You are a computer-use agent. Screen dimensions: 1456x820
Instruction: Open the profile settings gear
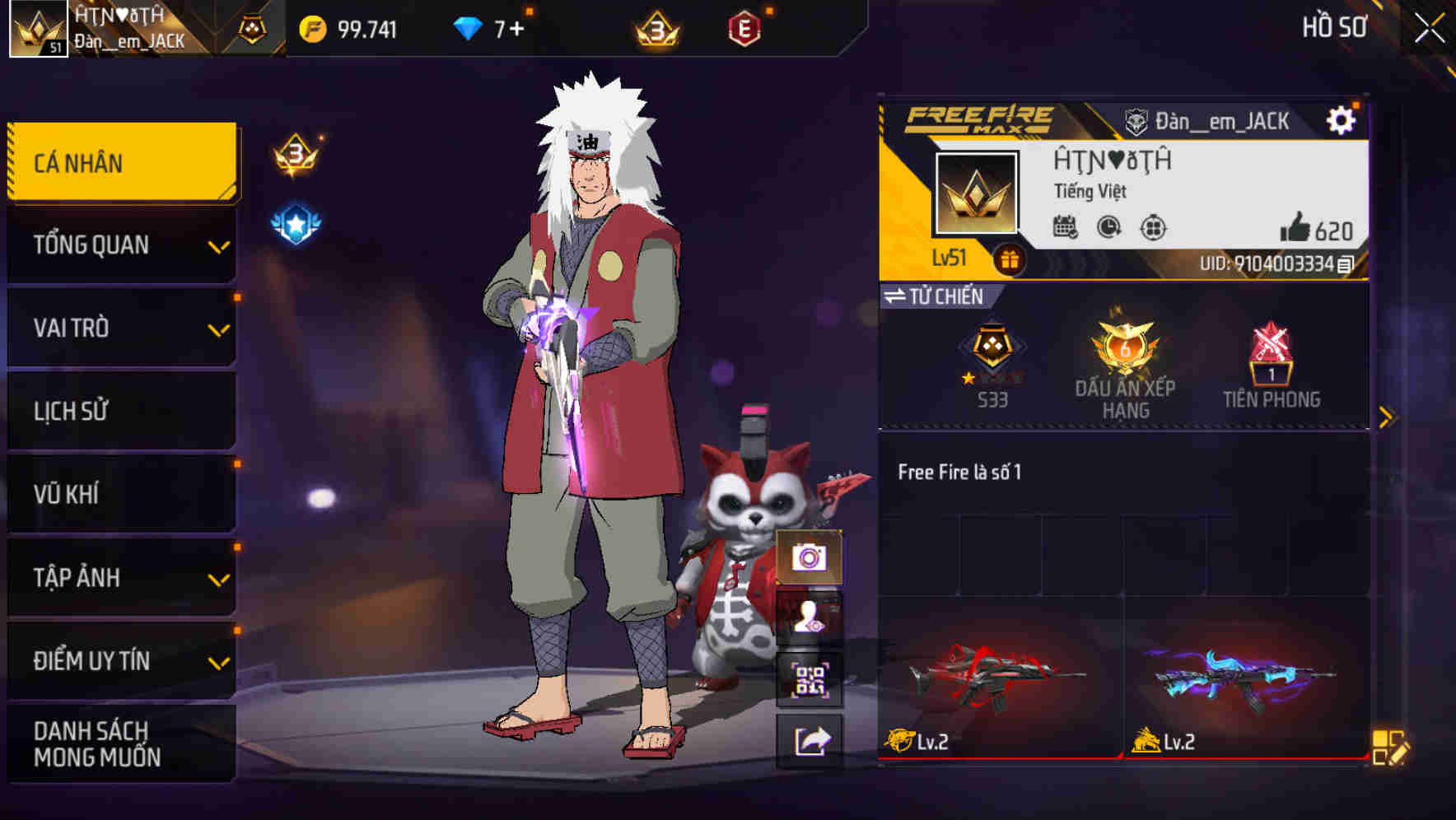point(1342,119)
